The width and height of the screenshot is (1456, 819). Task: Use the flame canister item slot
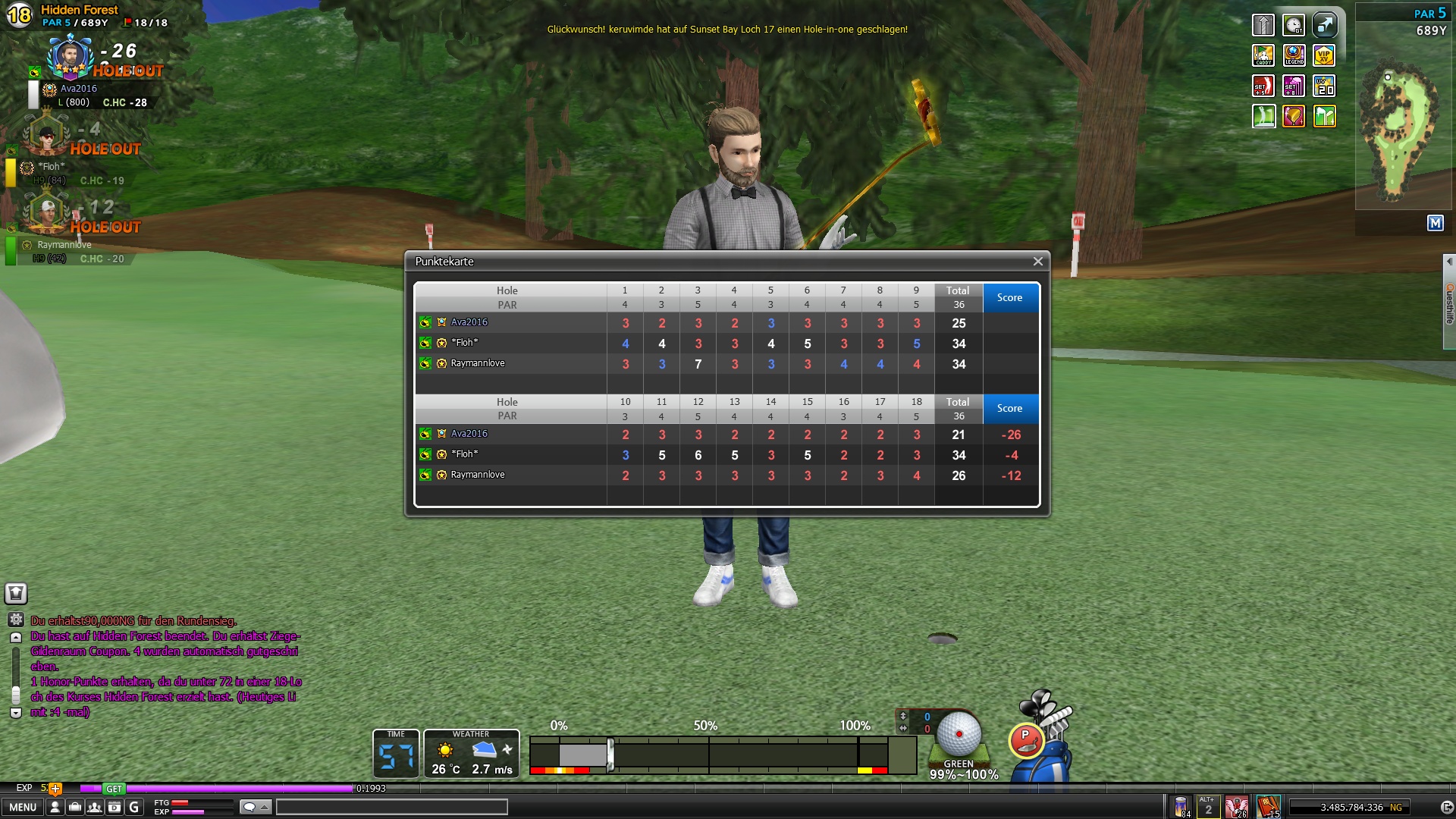tap(1181, 807)
